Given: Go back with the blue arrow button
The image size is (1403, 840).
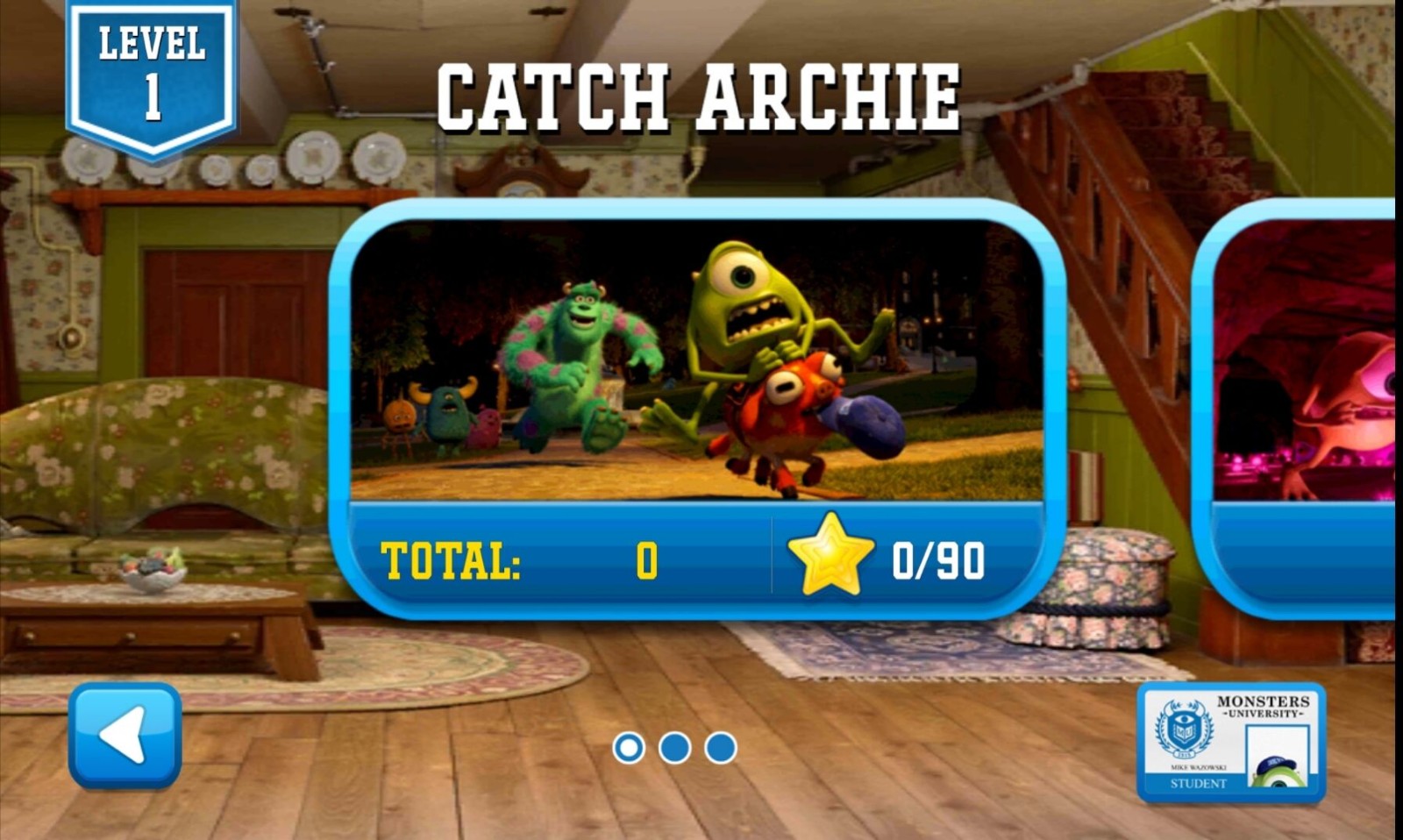Looking at the screenshot, I should [x=125, y=736].
